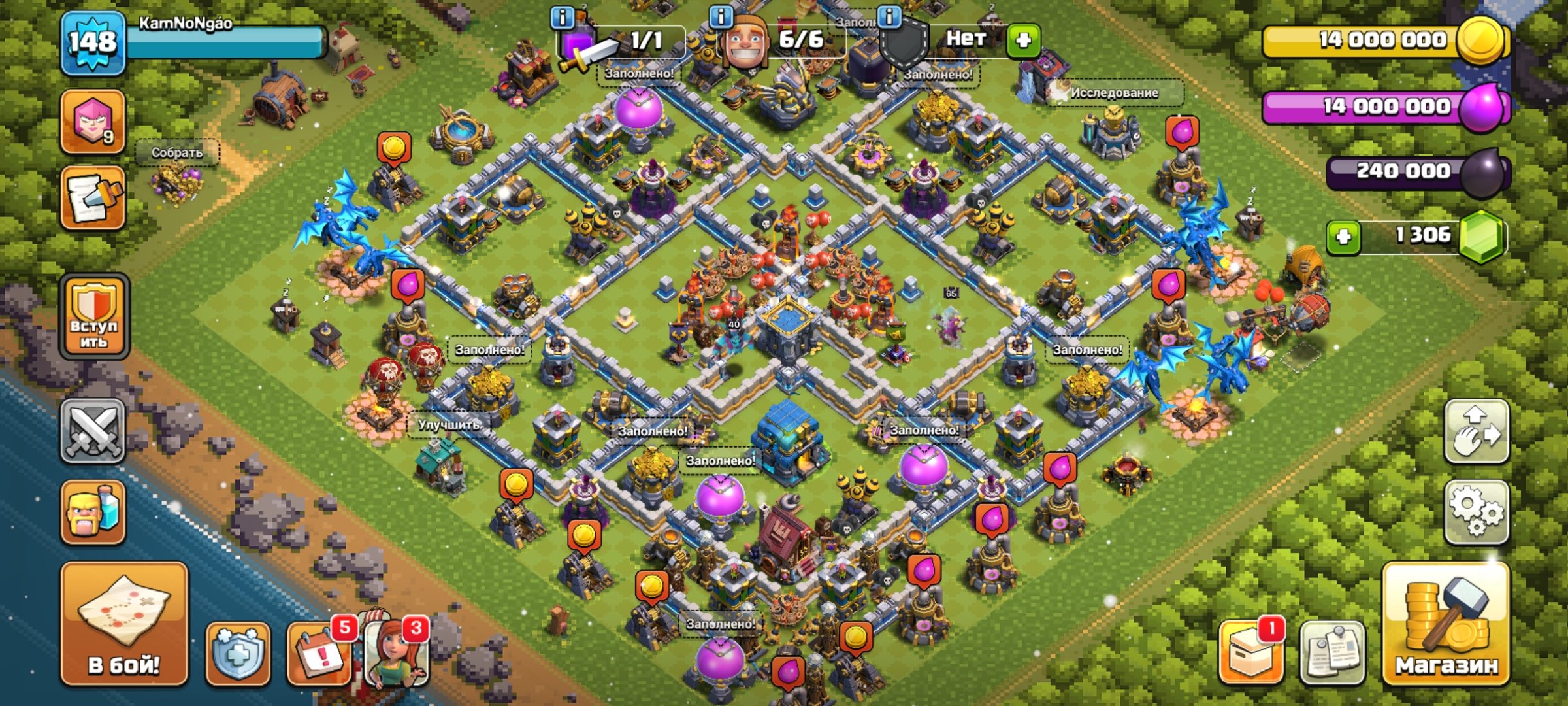Expand the Улучшить upgrade bubble
Viewport: 1568px width, 706px height.
coord(449,424)
